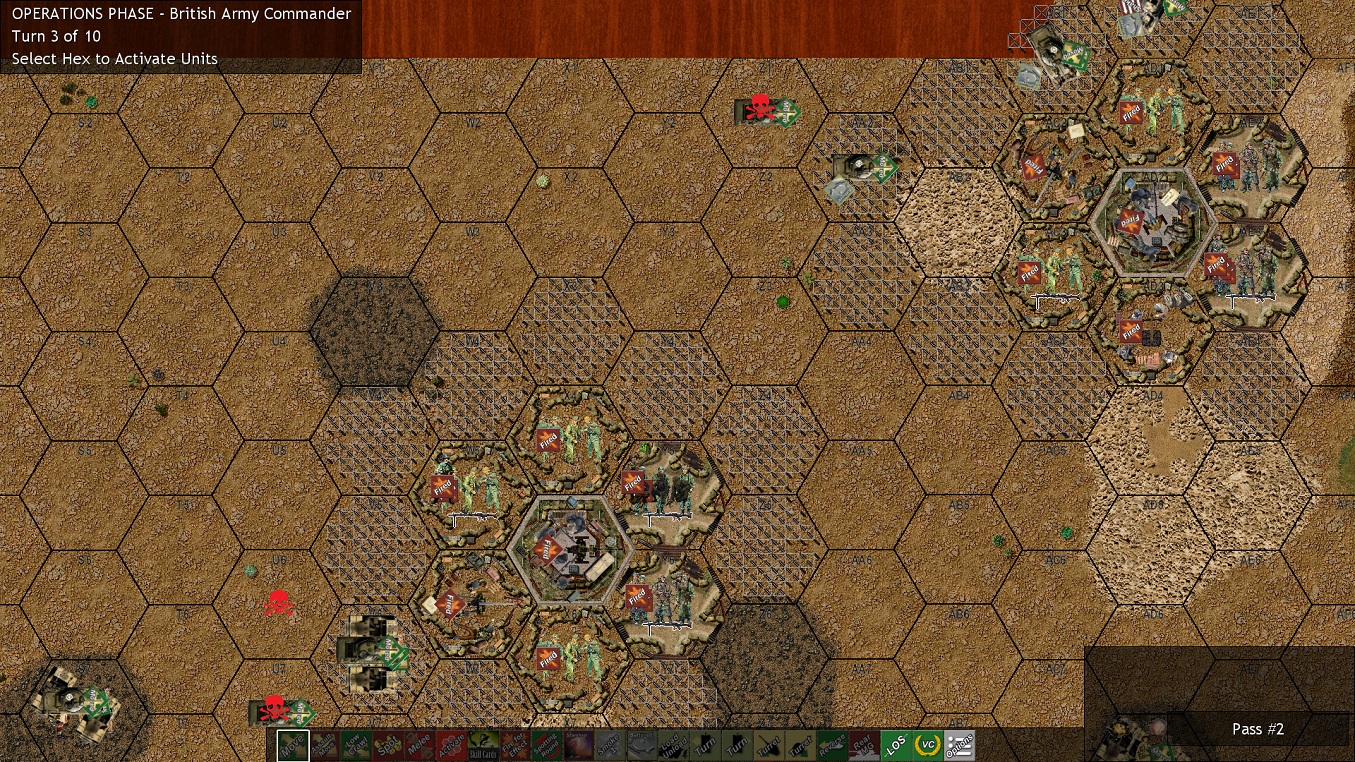1355x762 pixels.
Task: Select the Move command icon
Action: click(291, 745)
